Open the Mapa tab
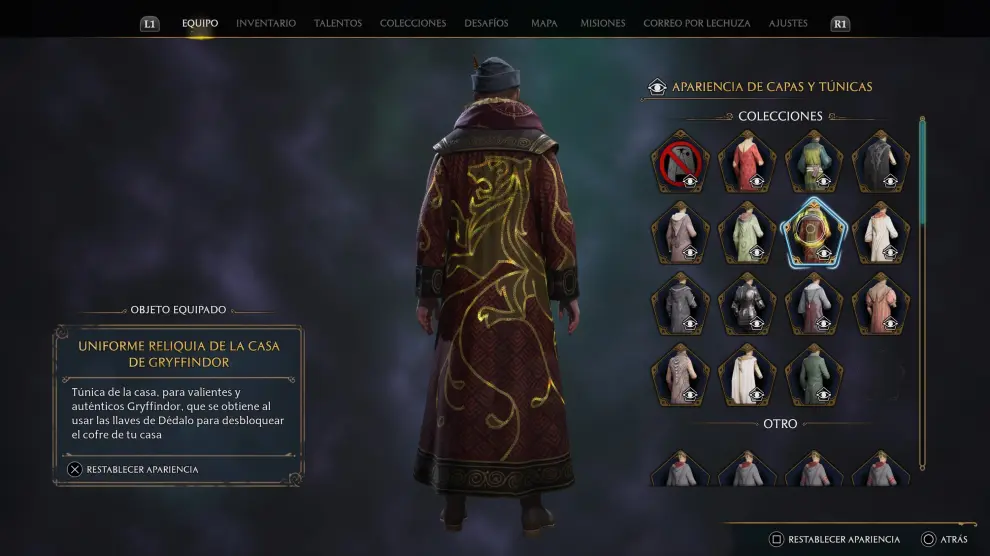 (544, 23)
